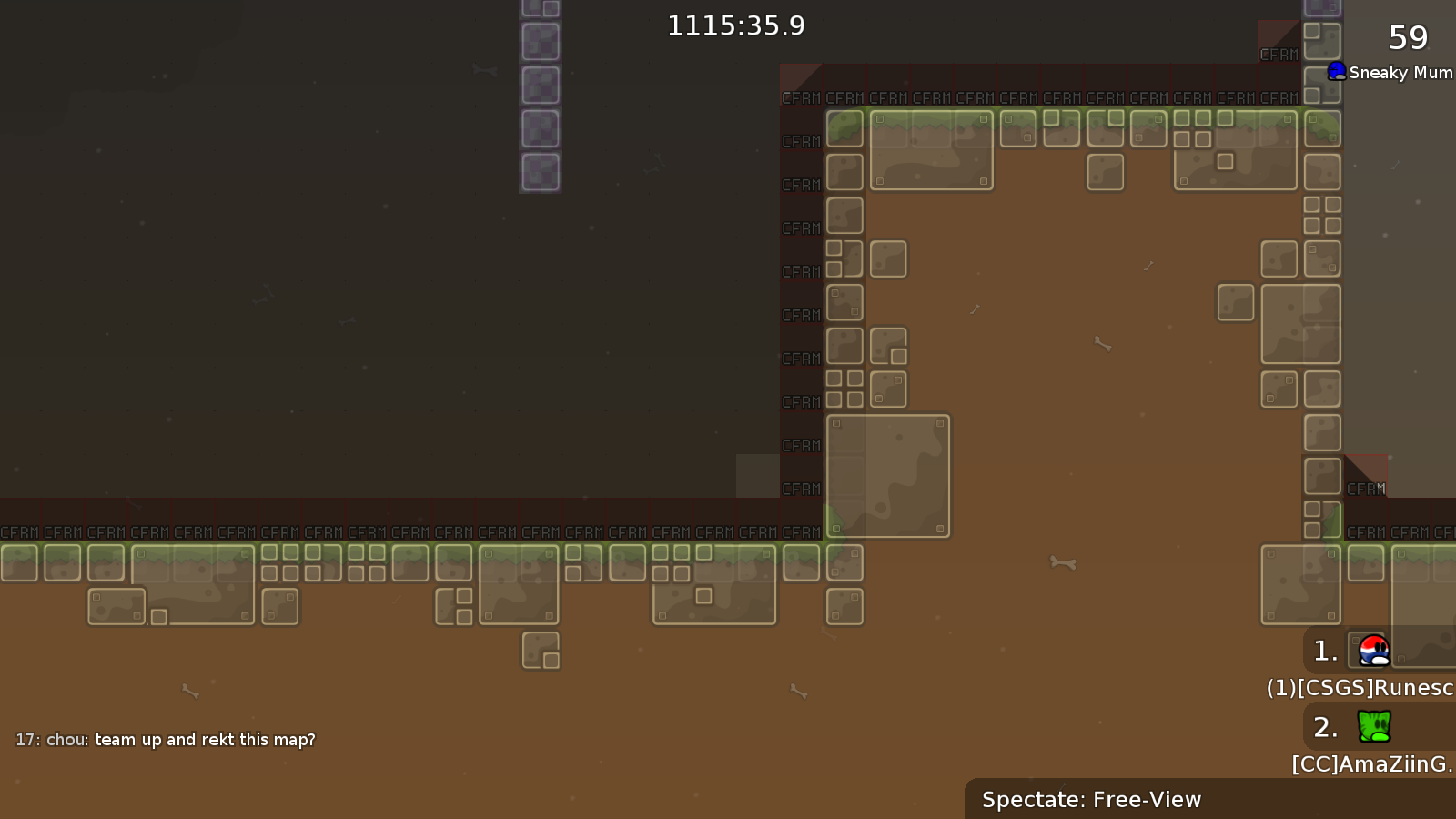The height and width of the screenshot is (819, 1456).
Task: Expand the chat history panel
Action: (x=164, y=740)
